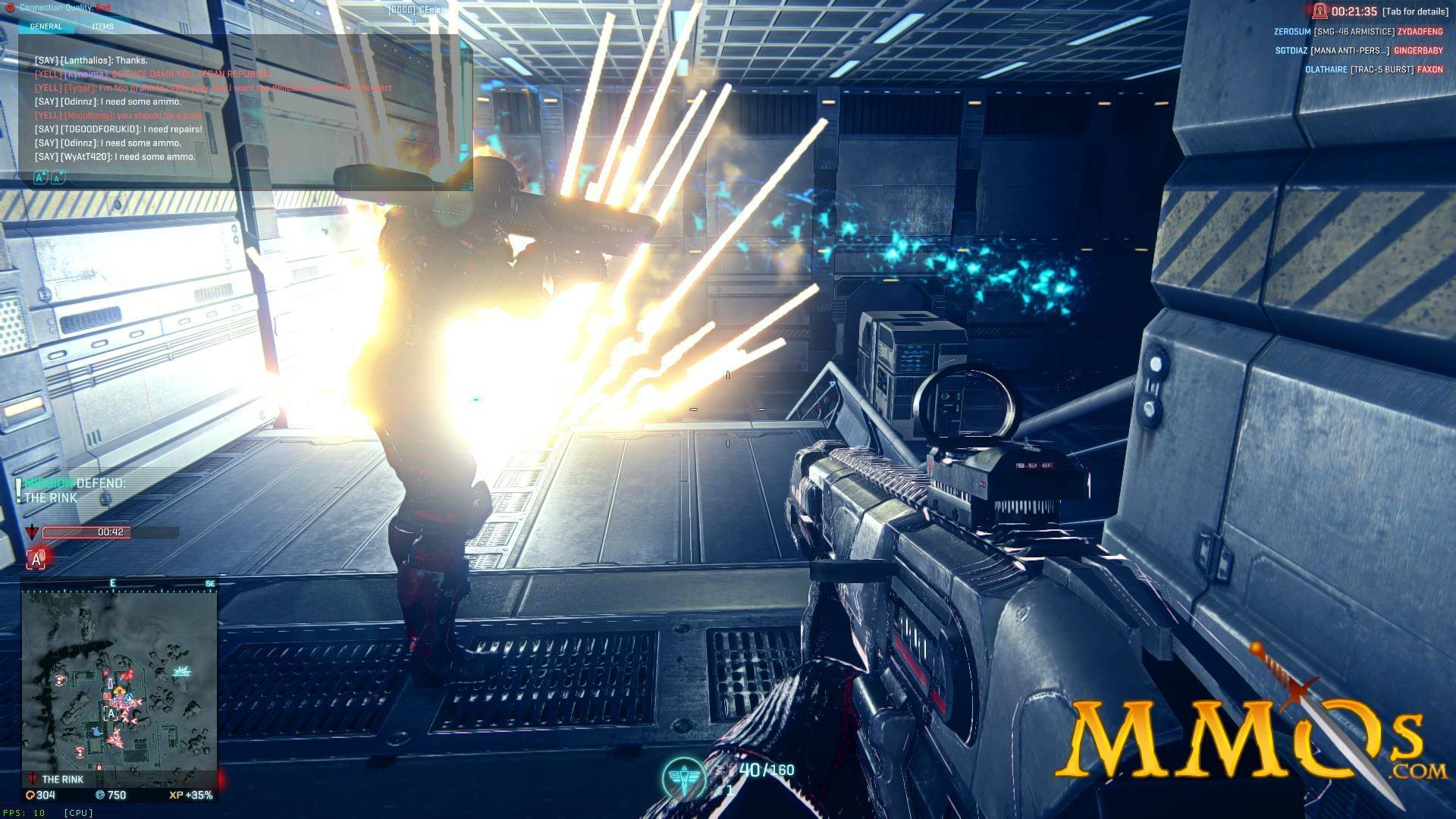Click the capture point A marker icon

pyautogui.click(x=36, y=558)
